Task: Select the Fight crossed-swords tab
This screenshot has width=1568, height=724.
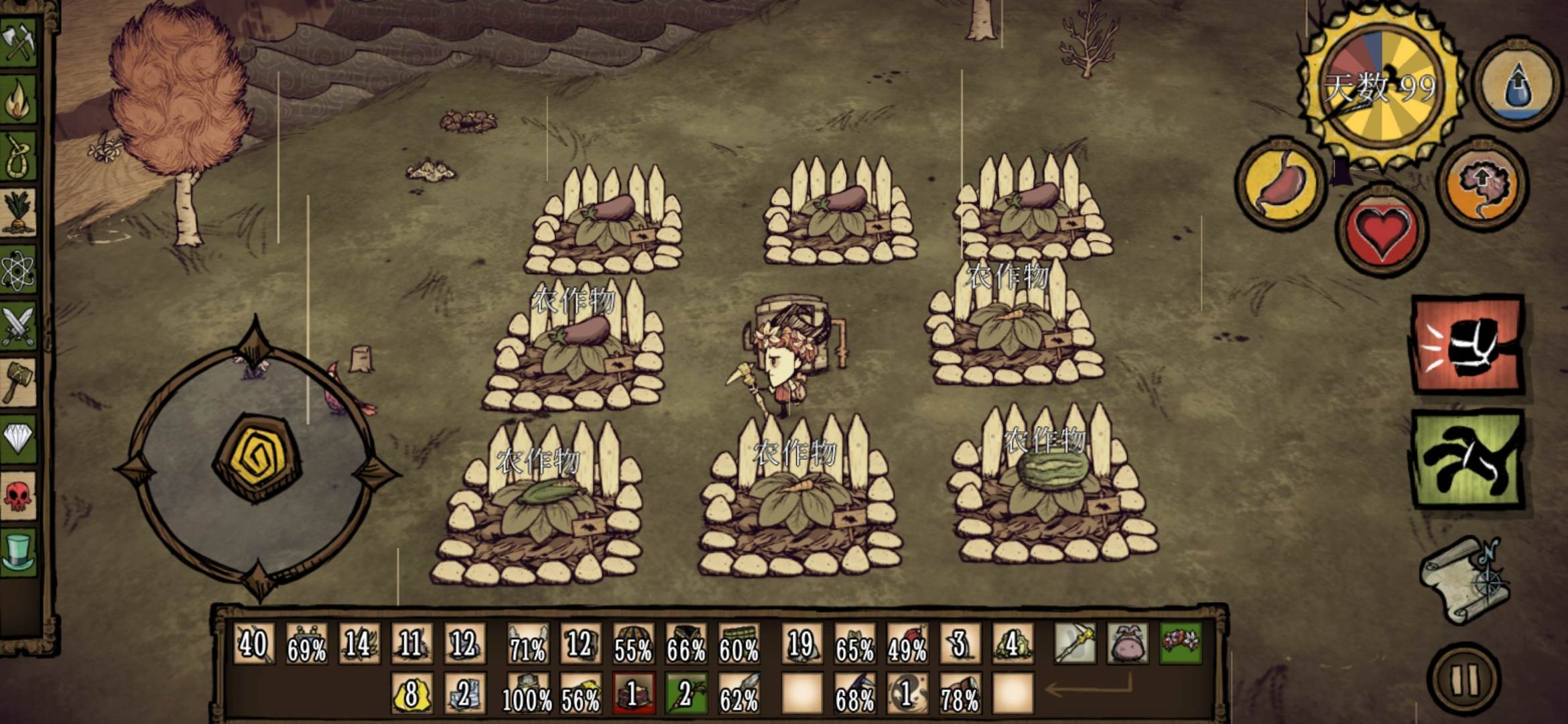Action: 18,327
